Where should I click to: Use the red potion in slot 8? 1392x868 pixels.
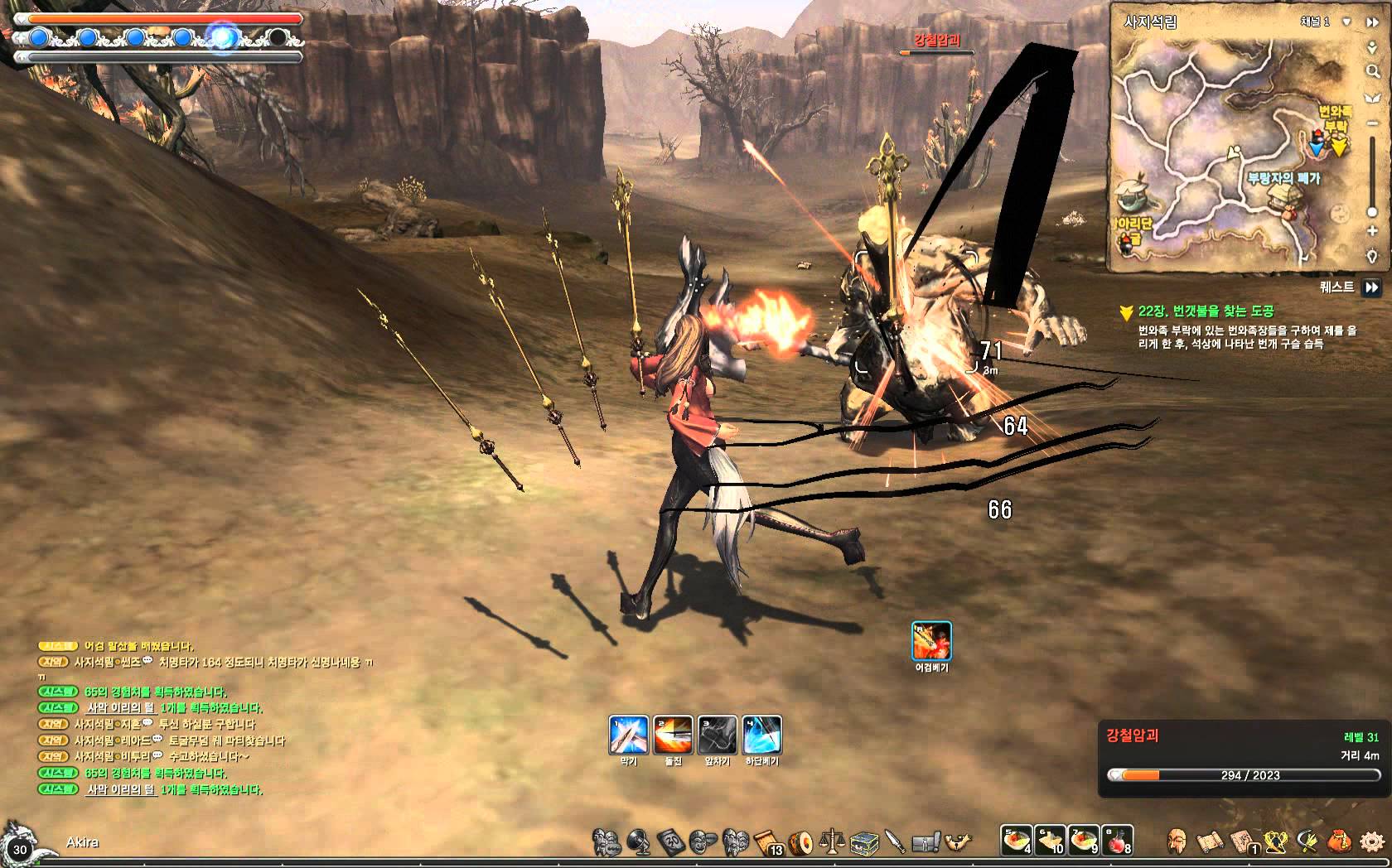pos(1119,840)
